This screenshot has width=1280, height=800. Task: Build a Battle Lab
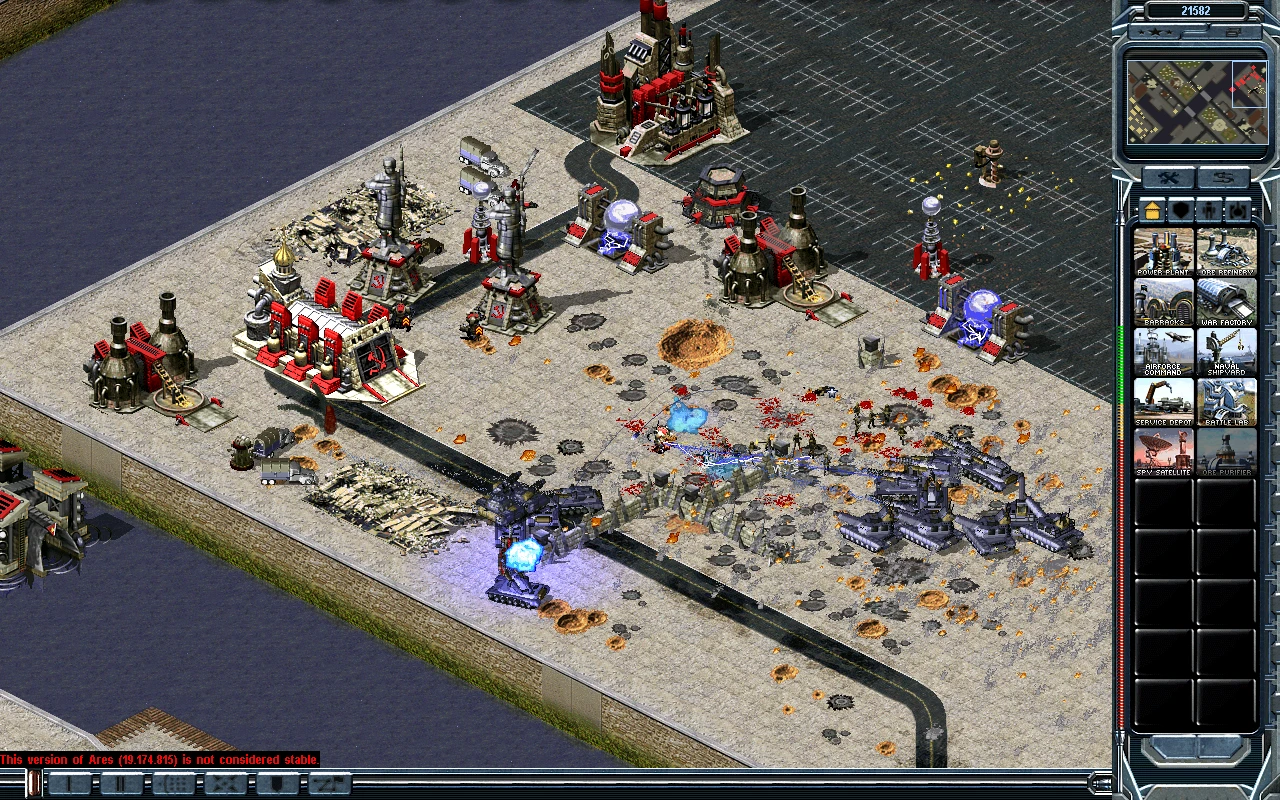[1226, 402]
